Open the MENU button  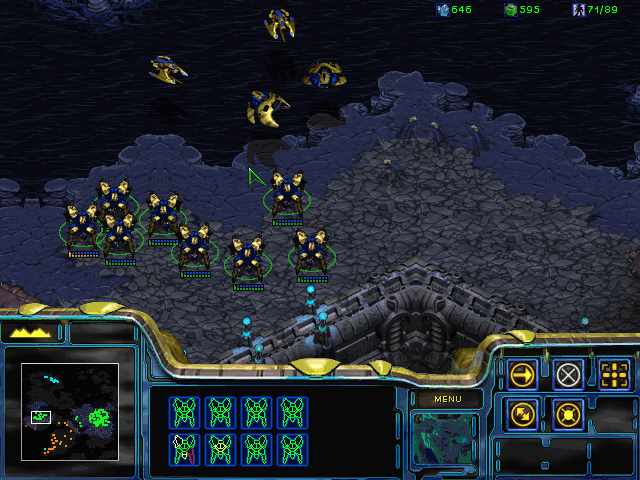click(x=446, y=399)
